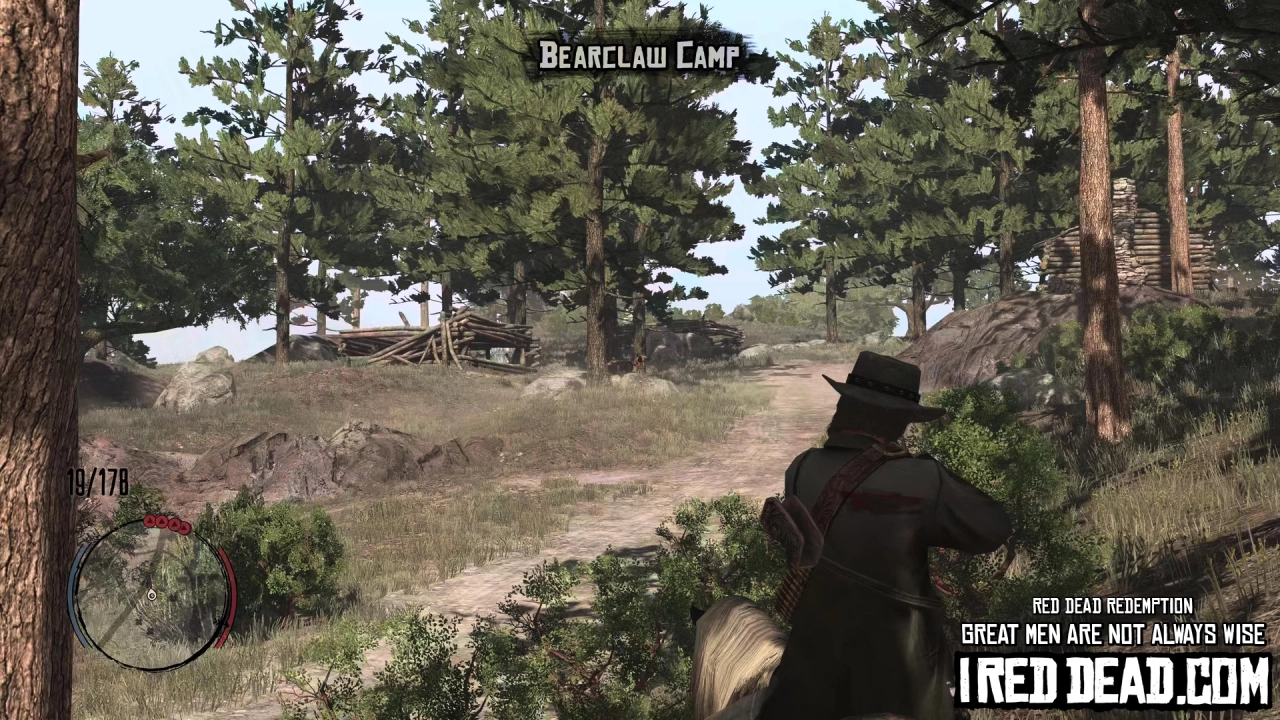Click the waypoint chevron on the minimap edge
Viewport: 1280px width, 720px height.
[x=220, y=623]
